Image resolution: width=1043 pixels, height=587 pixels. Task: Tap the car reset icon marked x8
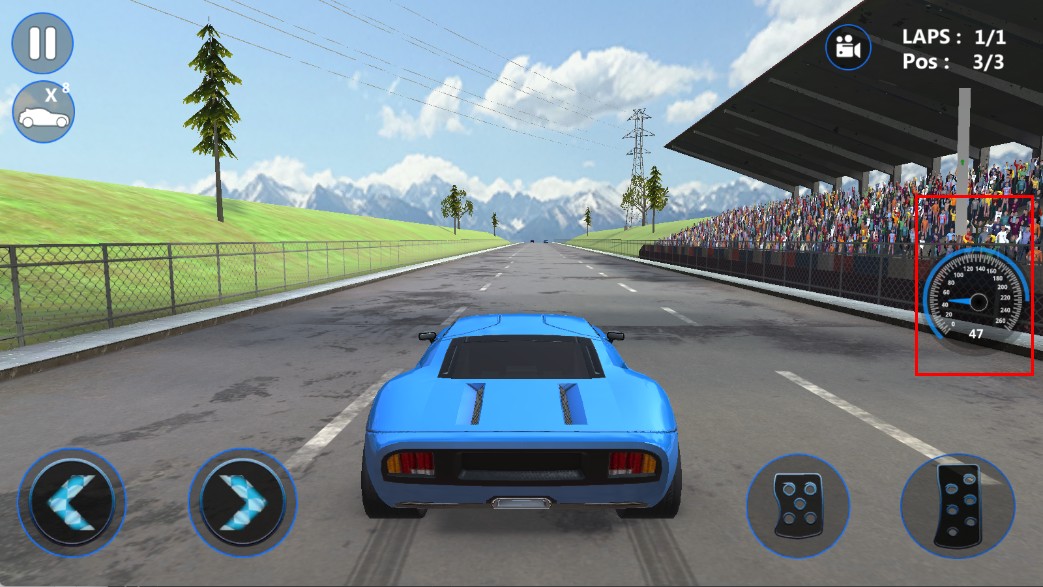[43, 112]
